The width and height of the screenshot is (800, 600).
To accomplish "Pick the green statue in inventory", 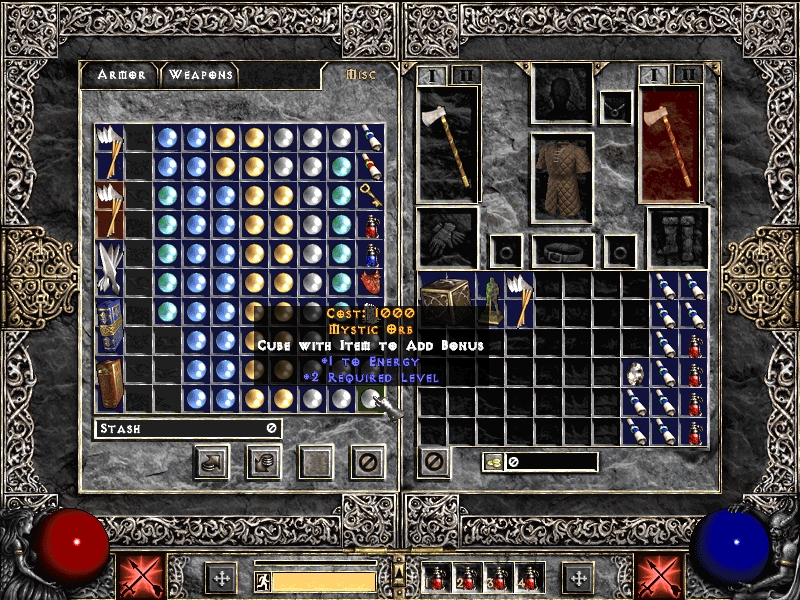I will click(x=491, y=298).
